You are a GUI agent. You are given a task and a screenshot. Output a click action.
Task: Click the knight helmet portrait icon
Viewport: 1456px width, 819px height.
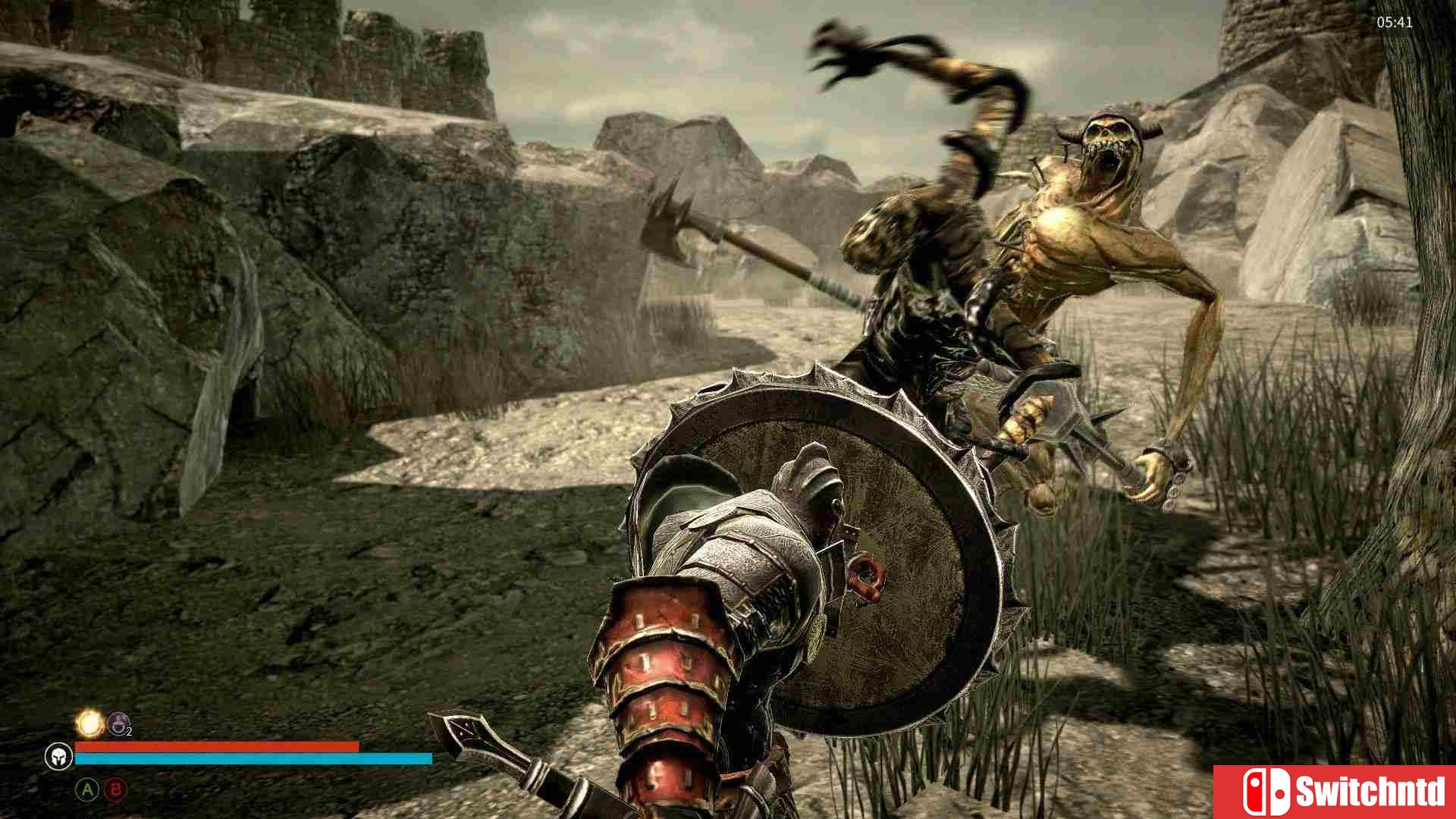[58, 757]
